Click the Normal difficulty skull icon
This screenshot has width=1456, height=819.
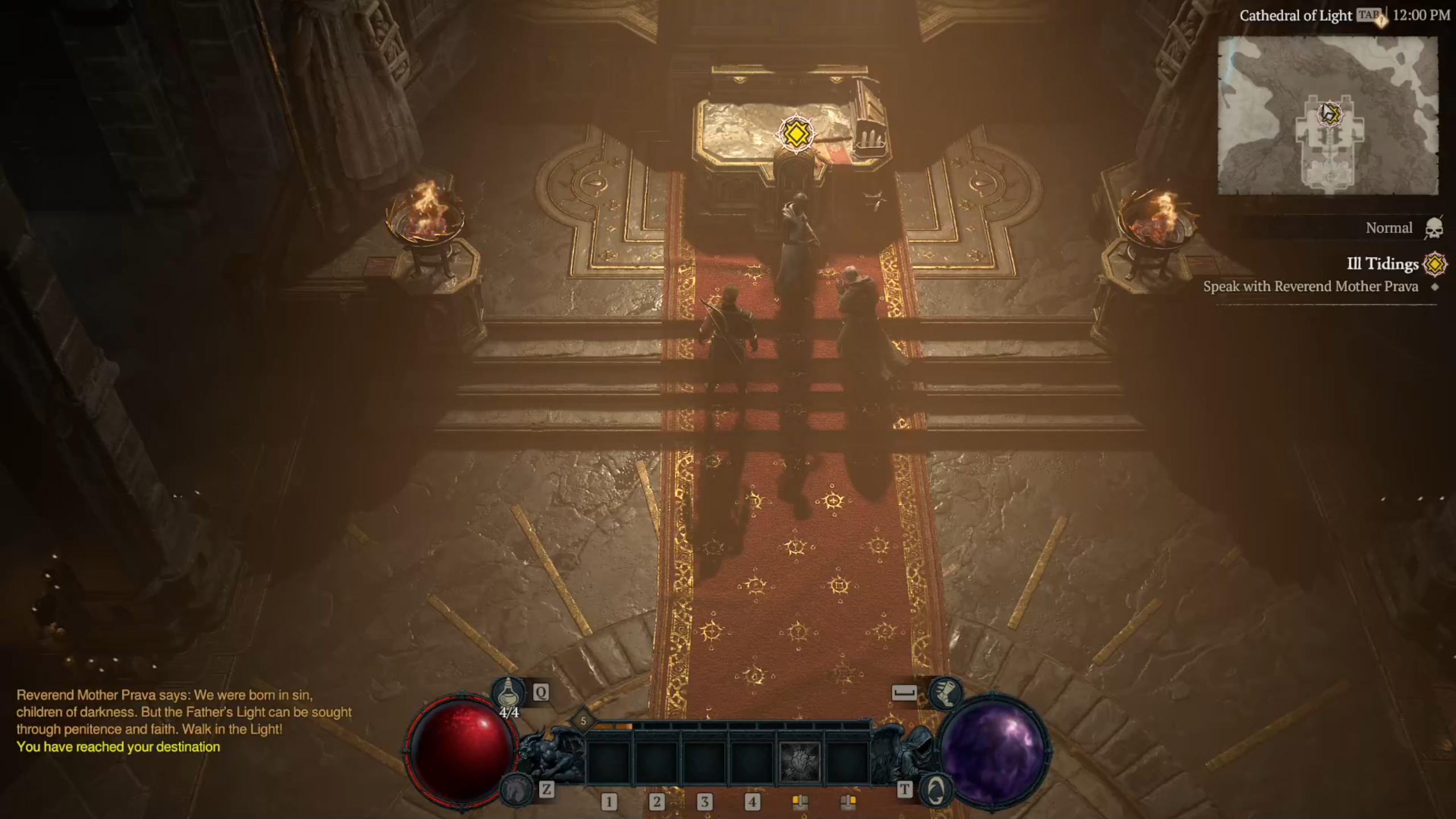[x=1434, y=228]
